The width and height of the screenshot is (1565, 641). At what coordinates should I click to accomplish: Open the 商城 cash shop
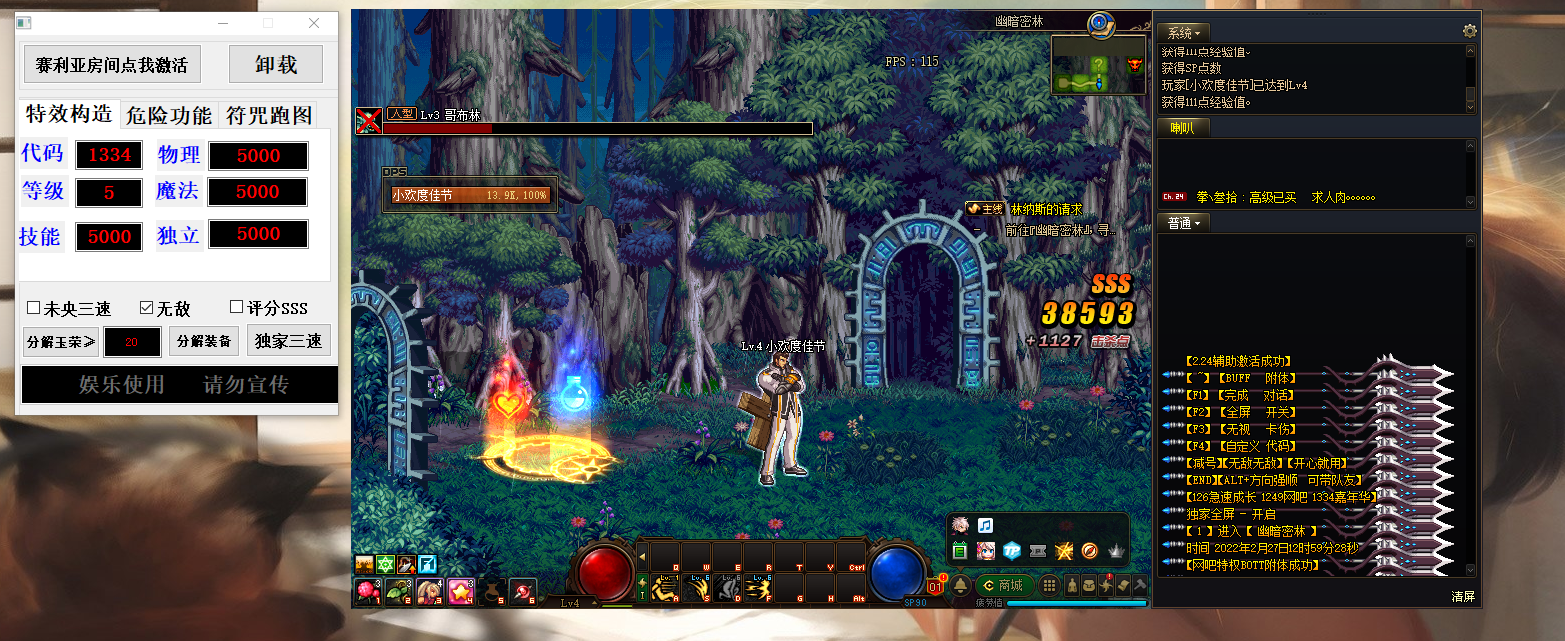pyautogui.click(x=1003, y=586)
